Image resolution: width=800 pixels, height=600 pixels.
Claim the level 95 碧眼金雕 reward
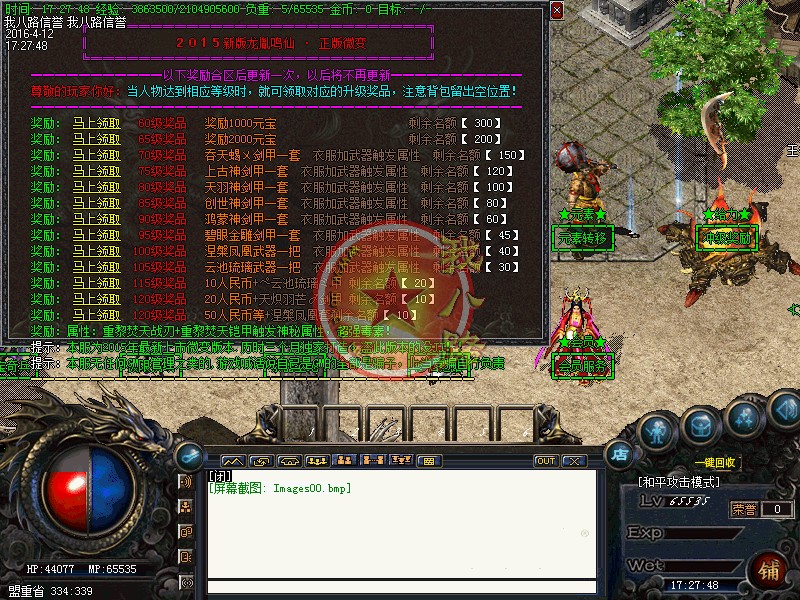click(x=96, y=235)
